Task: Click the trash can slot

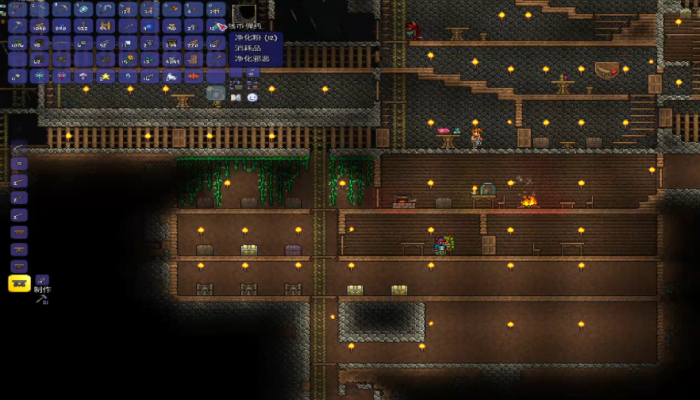Action: pos(216,93)
